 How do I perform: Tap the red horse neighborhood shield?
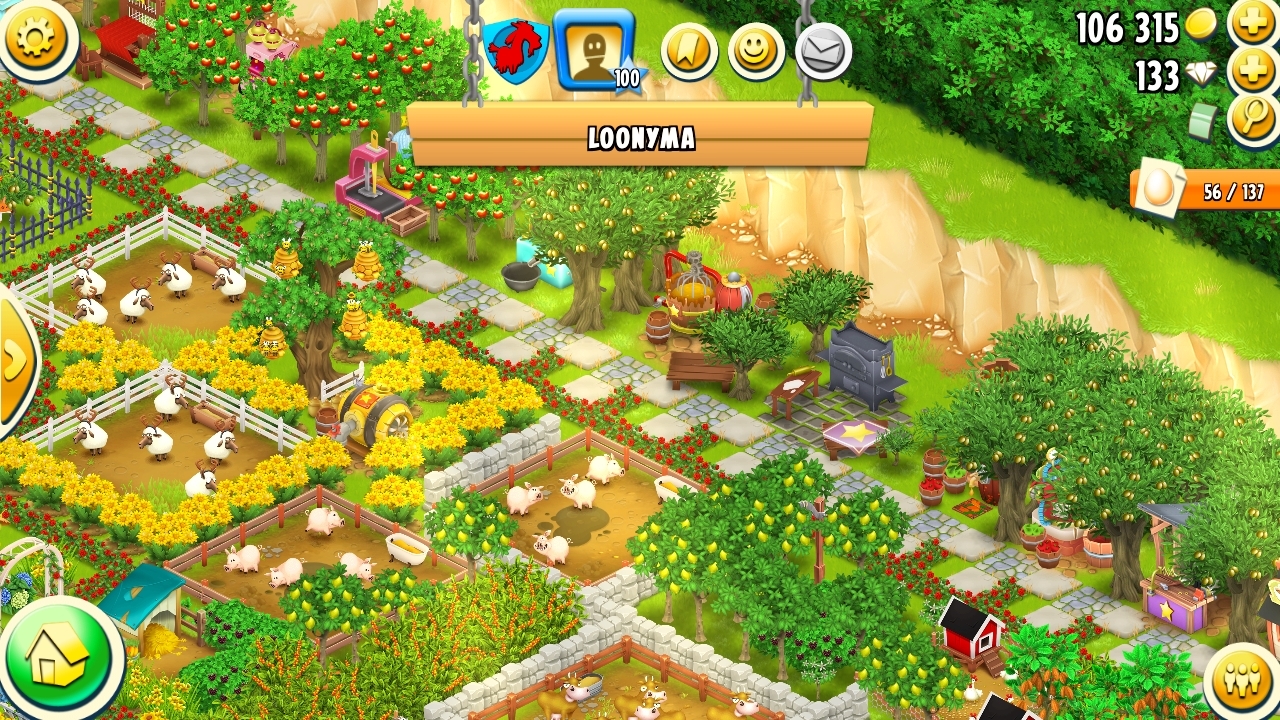tap(515, 49)
